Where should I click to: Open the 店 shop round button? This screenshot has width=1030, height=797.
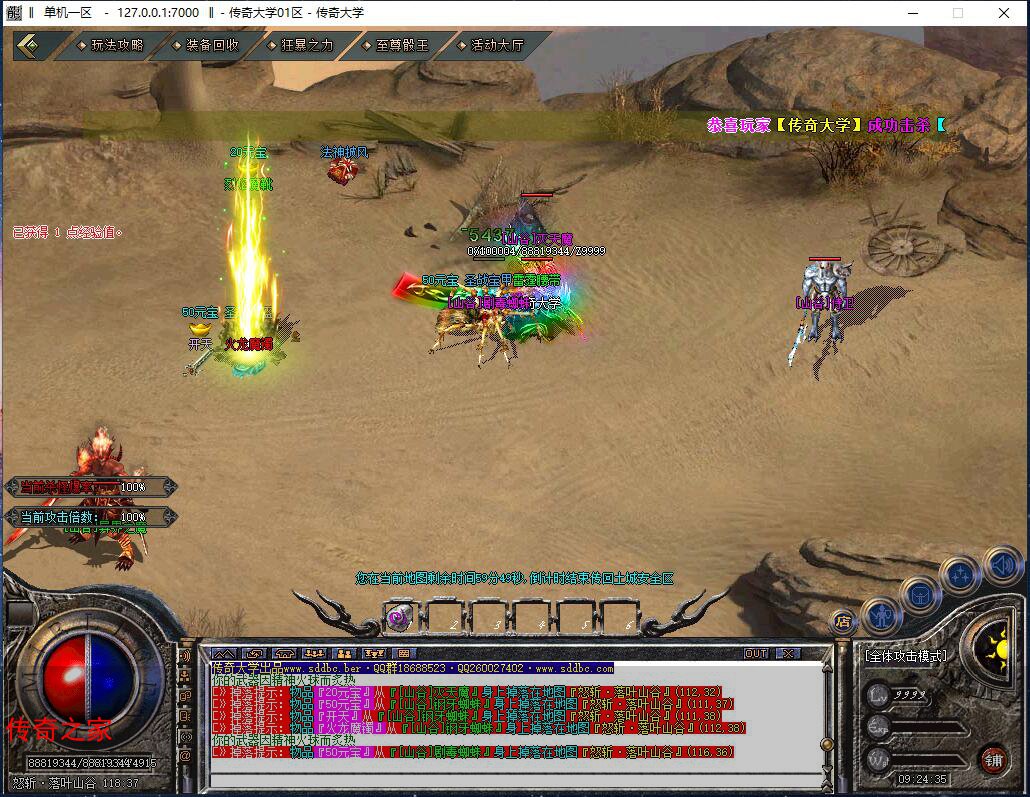click(844, 621)
